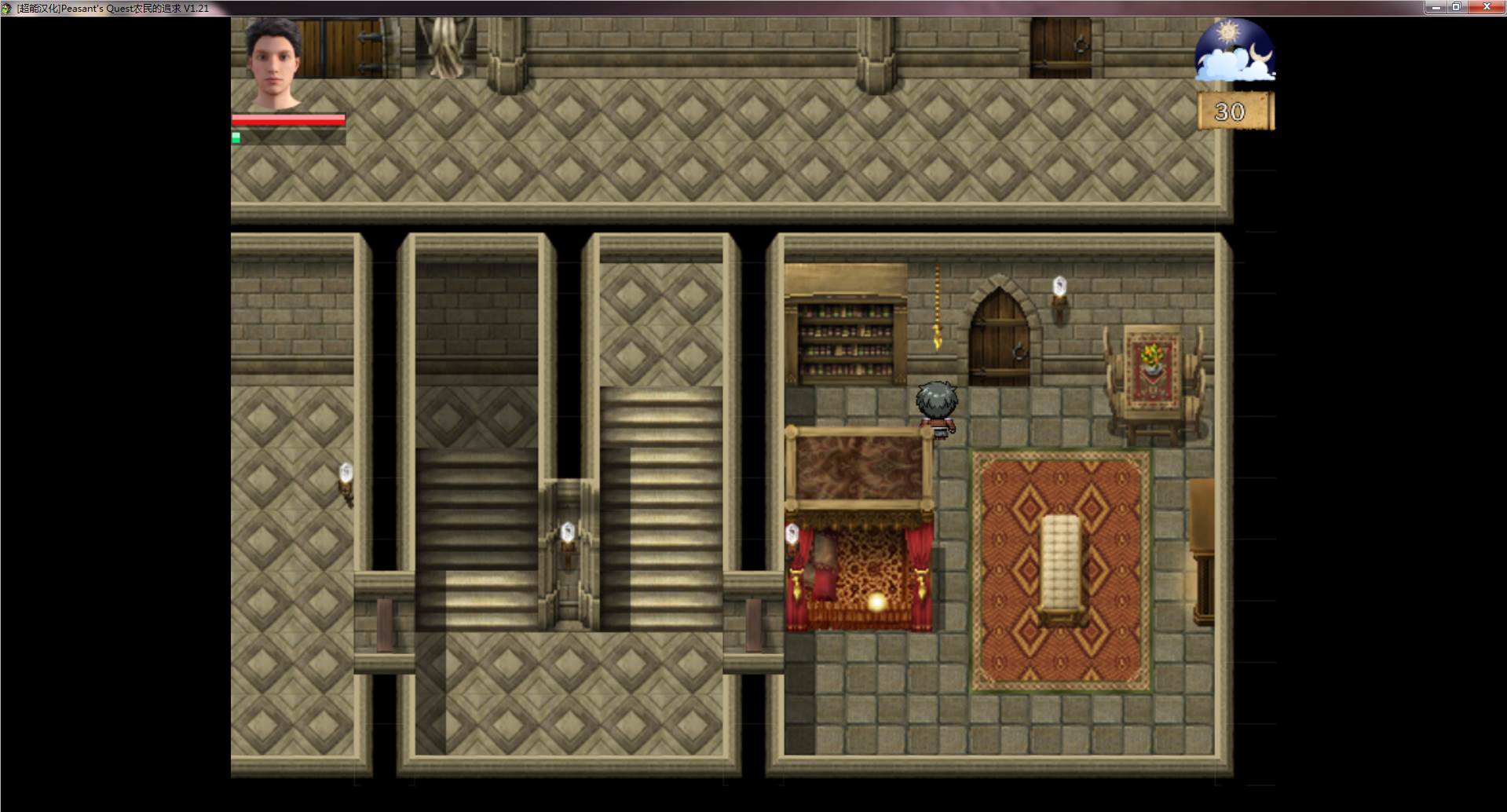Select the potion bookshelf in the bedroom
Image resolution: width=1507 pixels, height=812 pixels.
(x=844, y=334)
